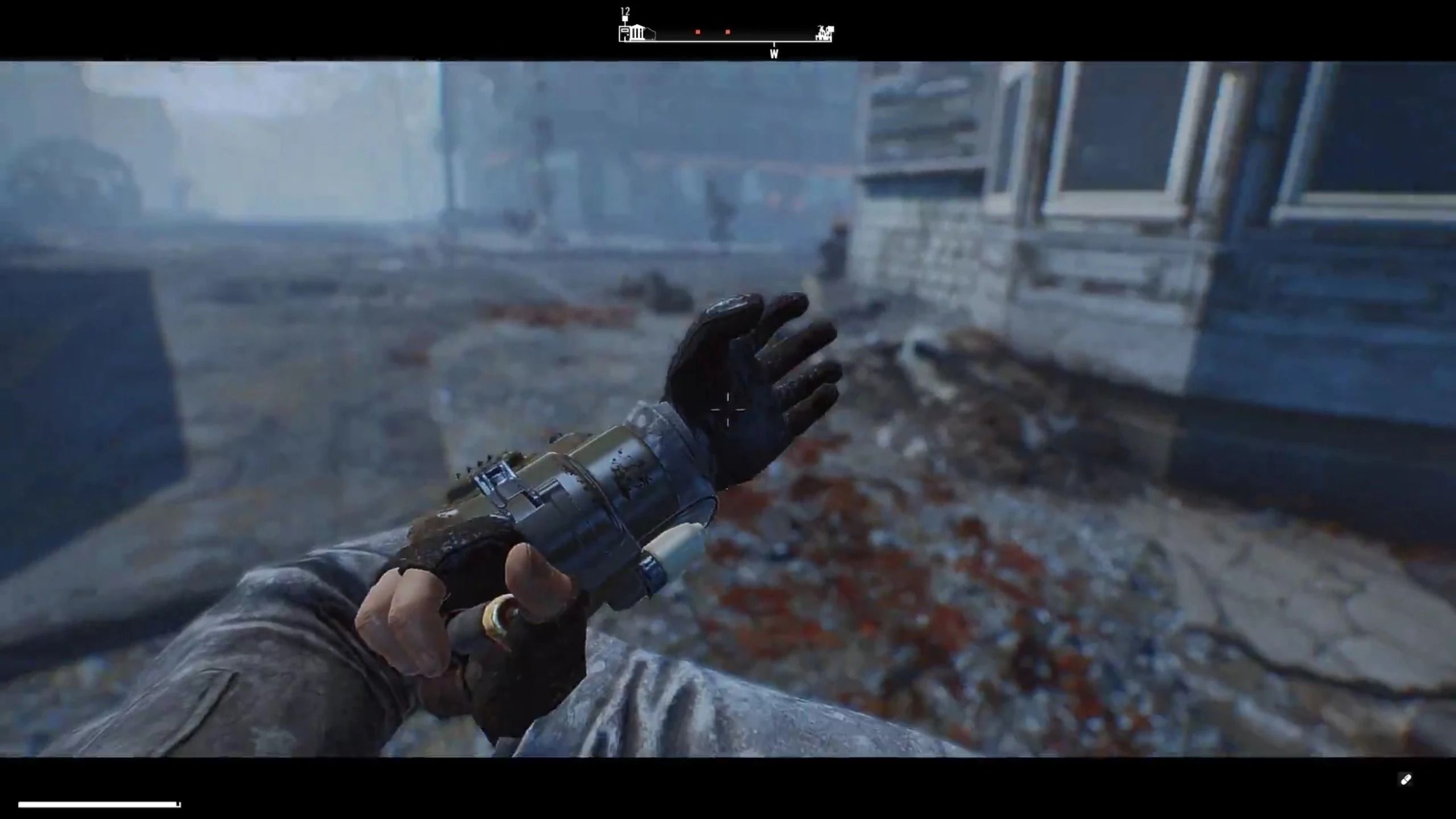The width and height of the screenshot is (1456, 819).
Task: Click the right red enemy dot on compass
Action: tap(727, 32)
